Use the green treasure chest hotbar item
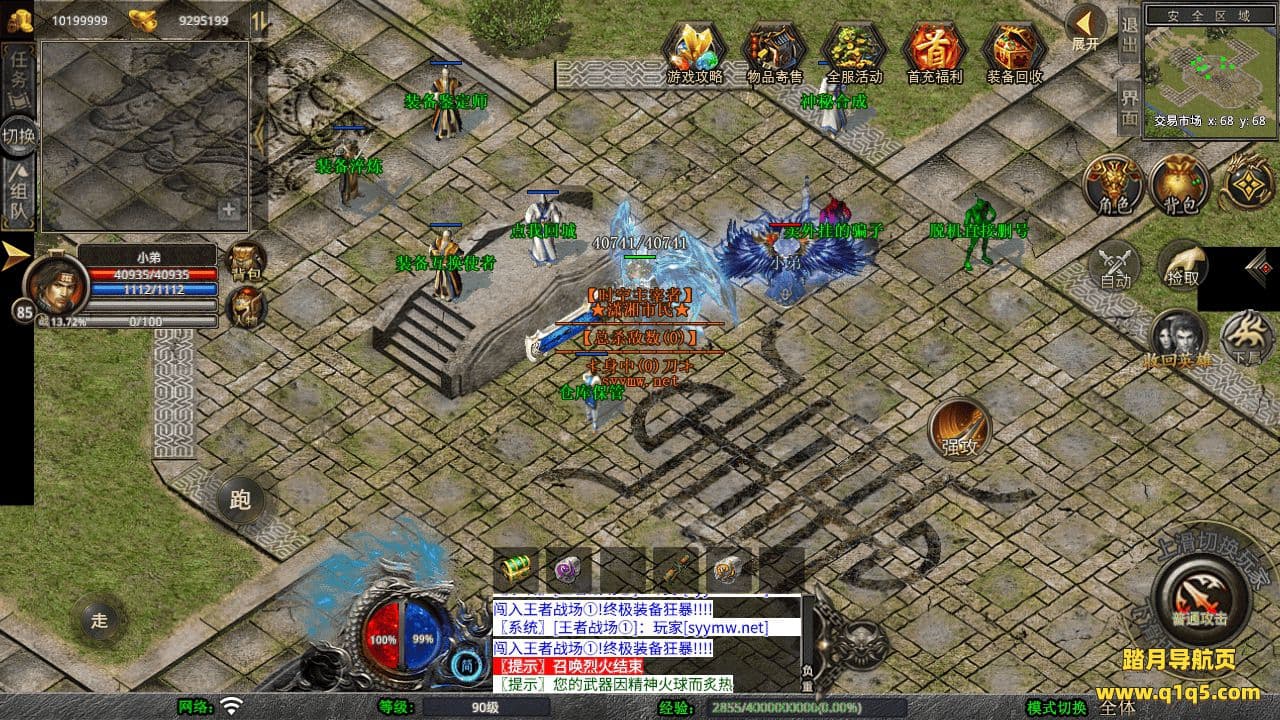The image size is (1280, 720). click(516, 569)
